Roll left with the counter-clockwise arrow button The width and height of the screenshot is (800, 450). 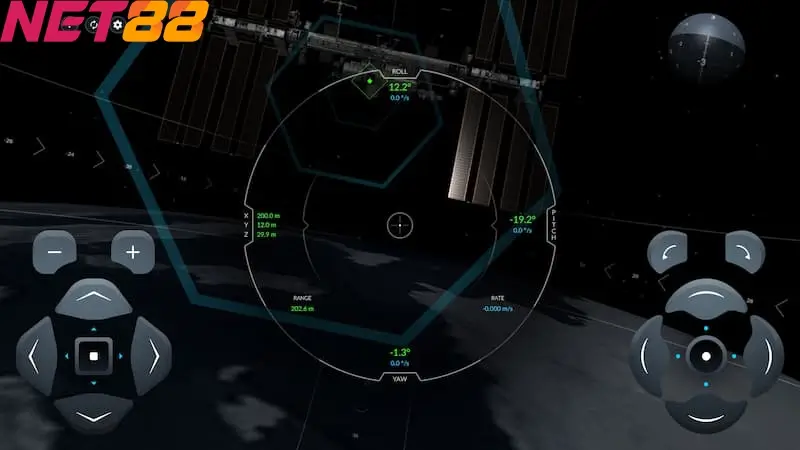point(668,252)
